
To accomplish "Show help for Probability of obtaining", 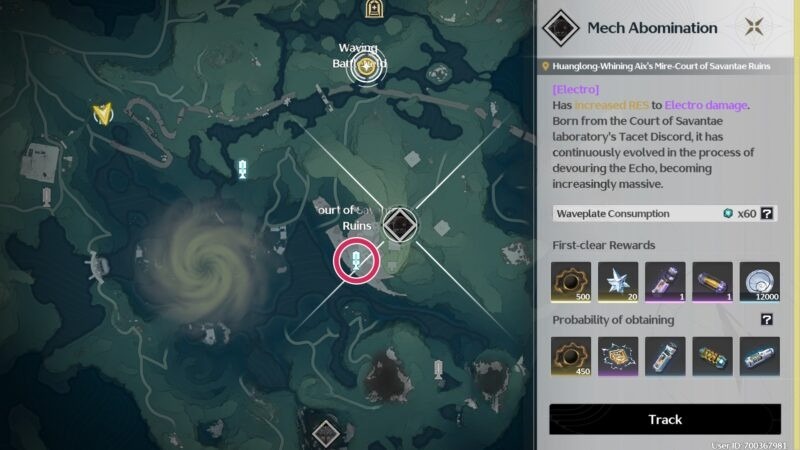I will [x=767, y=320].
